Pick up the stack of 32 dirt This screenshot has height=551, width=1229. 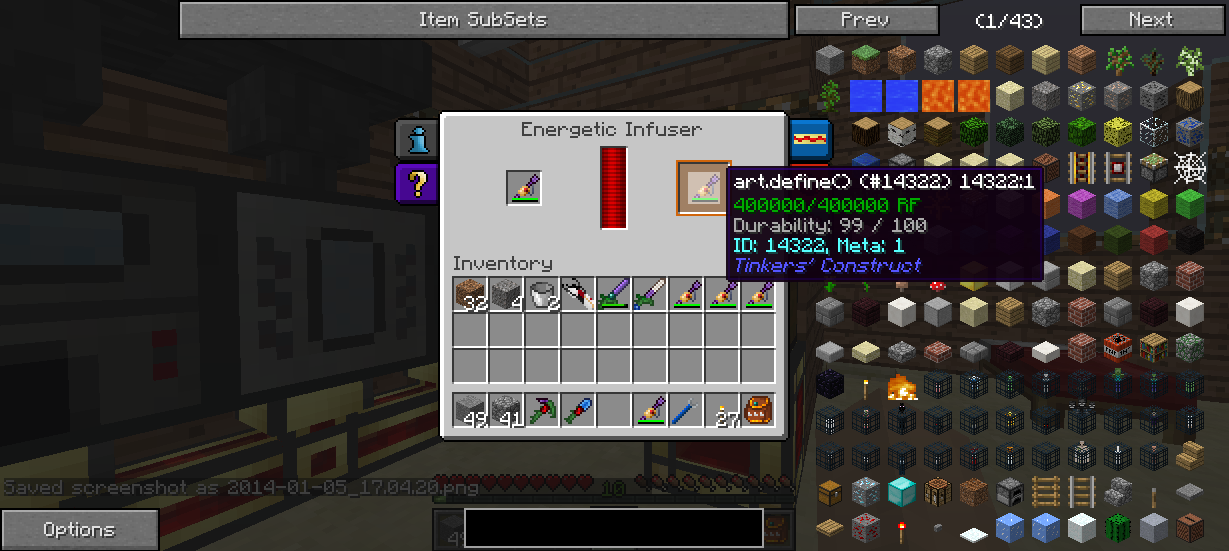[471, 295]
